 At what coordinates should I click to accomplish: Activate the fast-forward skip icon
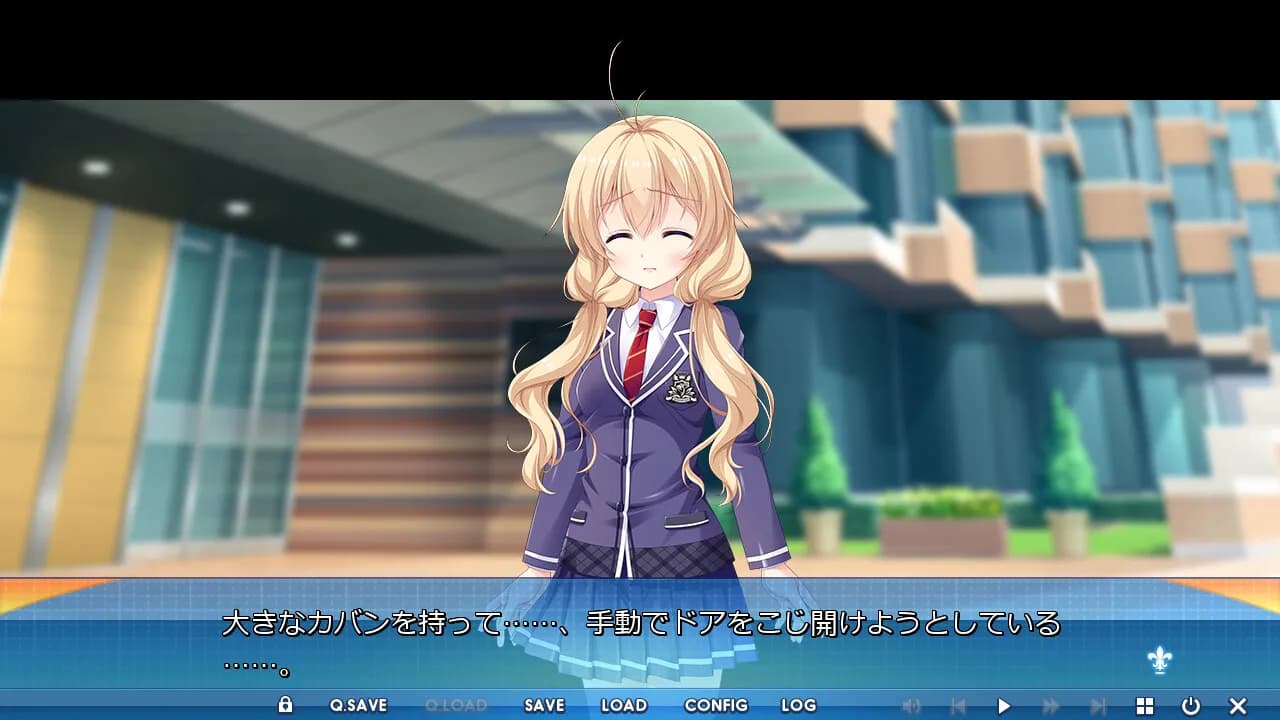coord(1051,705)
